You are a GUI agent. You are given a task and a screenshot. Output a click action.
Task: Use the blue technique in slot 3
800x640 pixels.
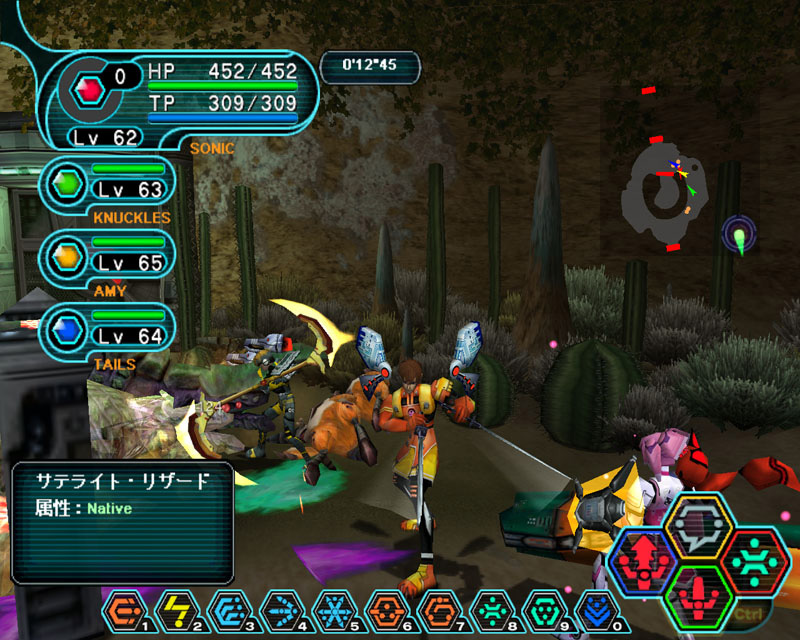[x=228, y=609]
